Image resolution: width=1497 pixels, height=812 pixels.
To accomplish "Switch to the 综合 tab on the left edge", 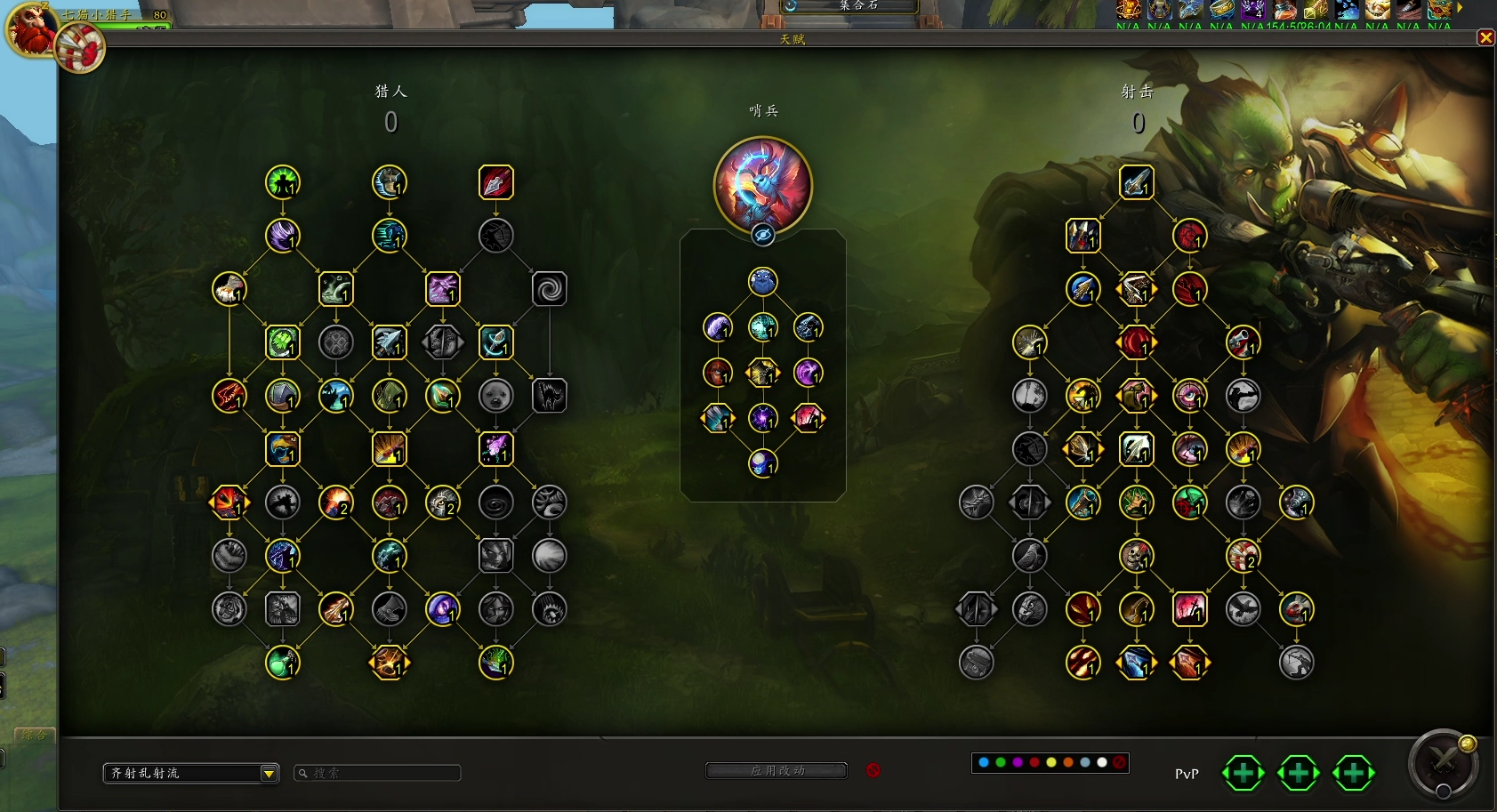I will pyautogui.click(x=34, y=736).
